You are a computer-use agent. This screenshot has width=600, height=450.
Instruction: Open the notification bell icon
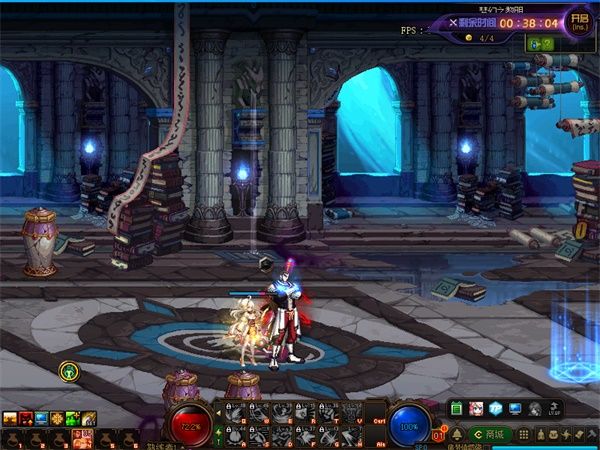[456, 434]
